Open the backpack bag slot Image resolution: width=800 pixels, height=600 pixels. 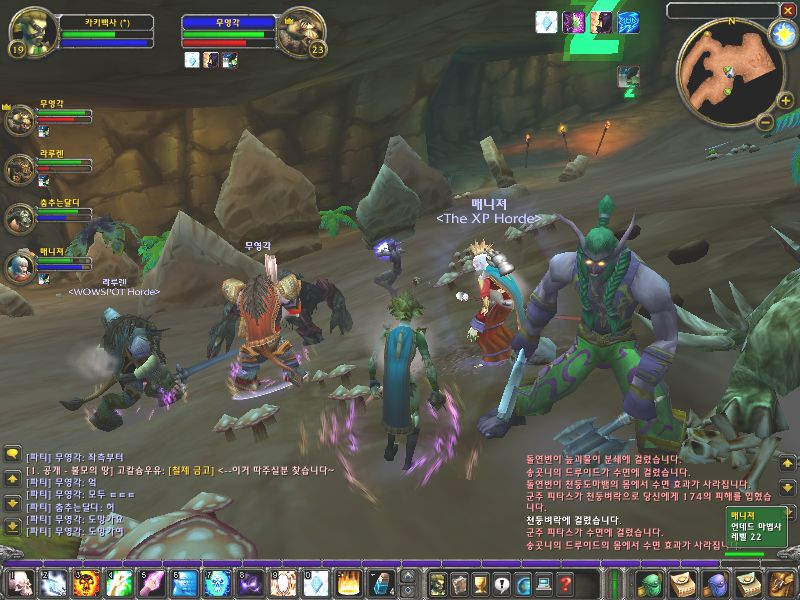click(x=778, y=581)
